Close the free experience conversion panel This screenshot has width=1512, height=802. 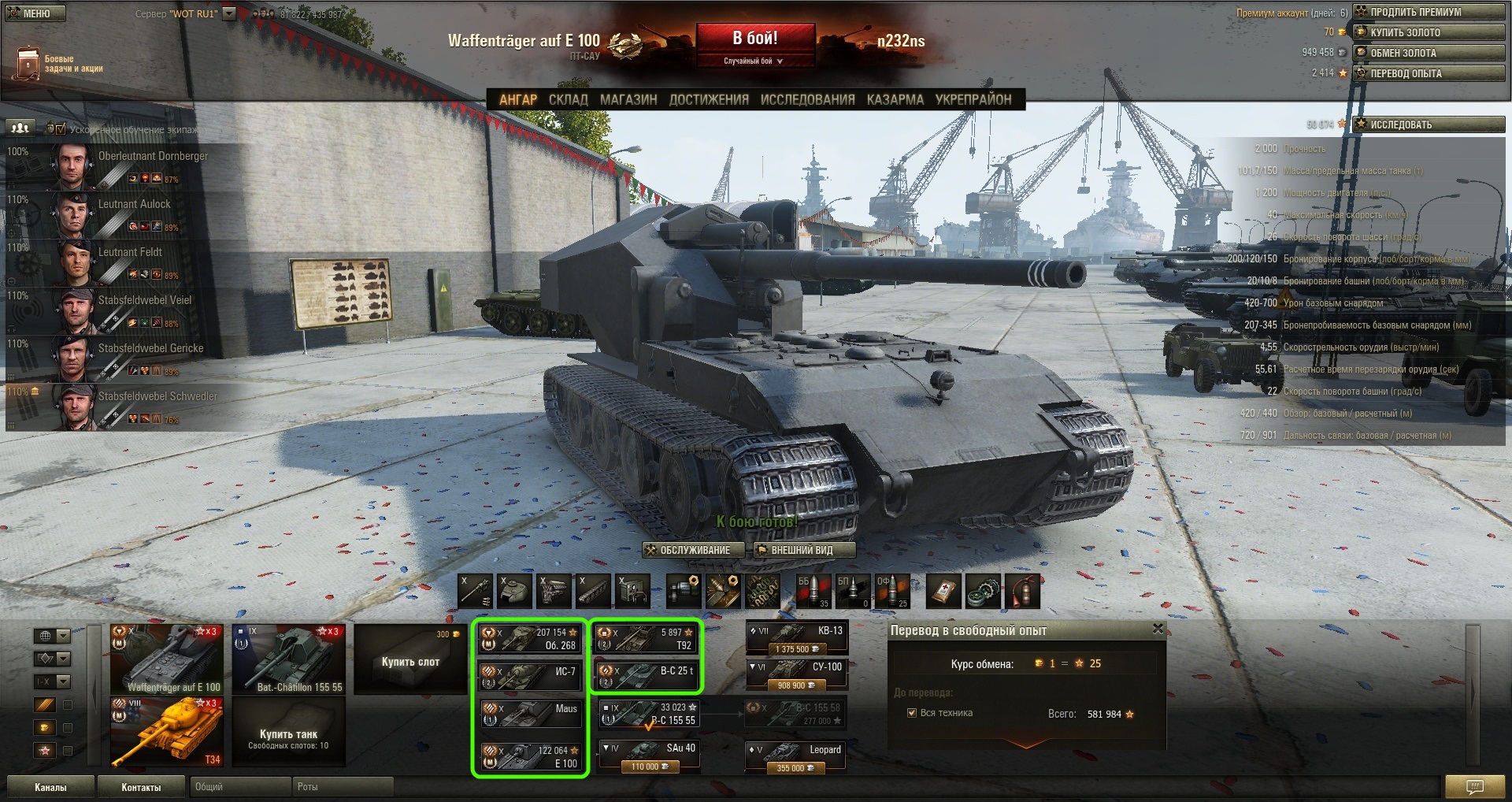(1158, 629)
